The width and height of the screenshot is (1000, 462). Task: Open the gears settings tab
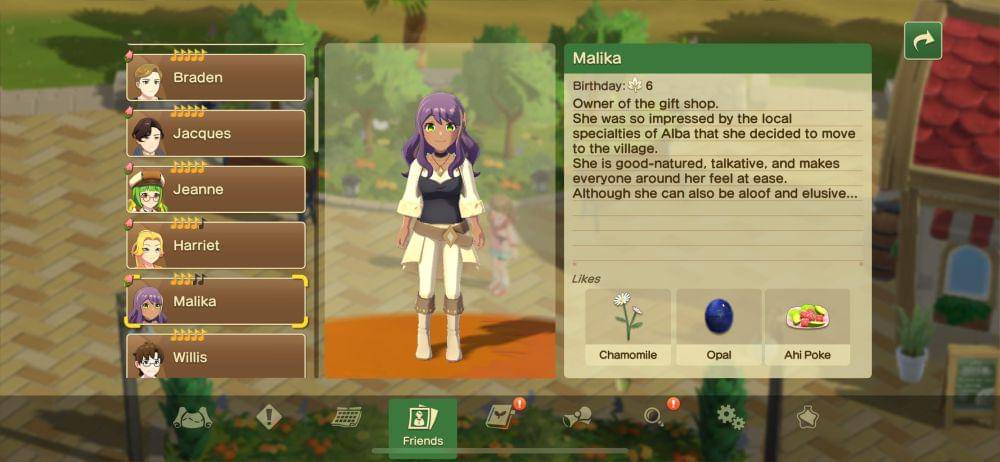731,417
